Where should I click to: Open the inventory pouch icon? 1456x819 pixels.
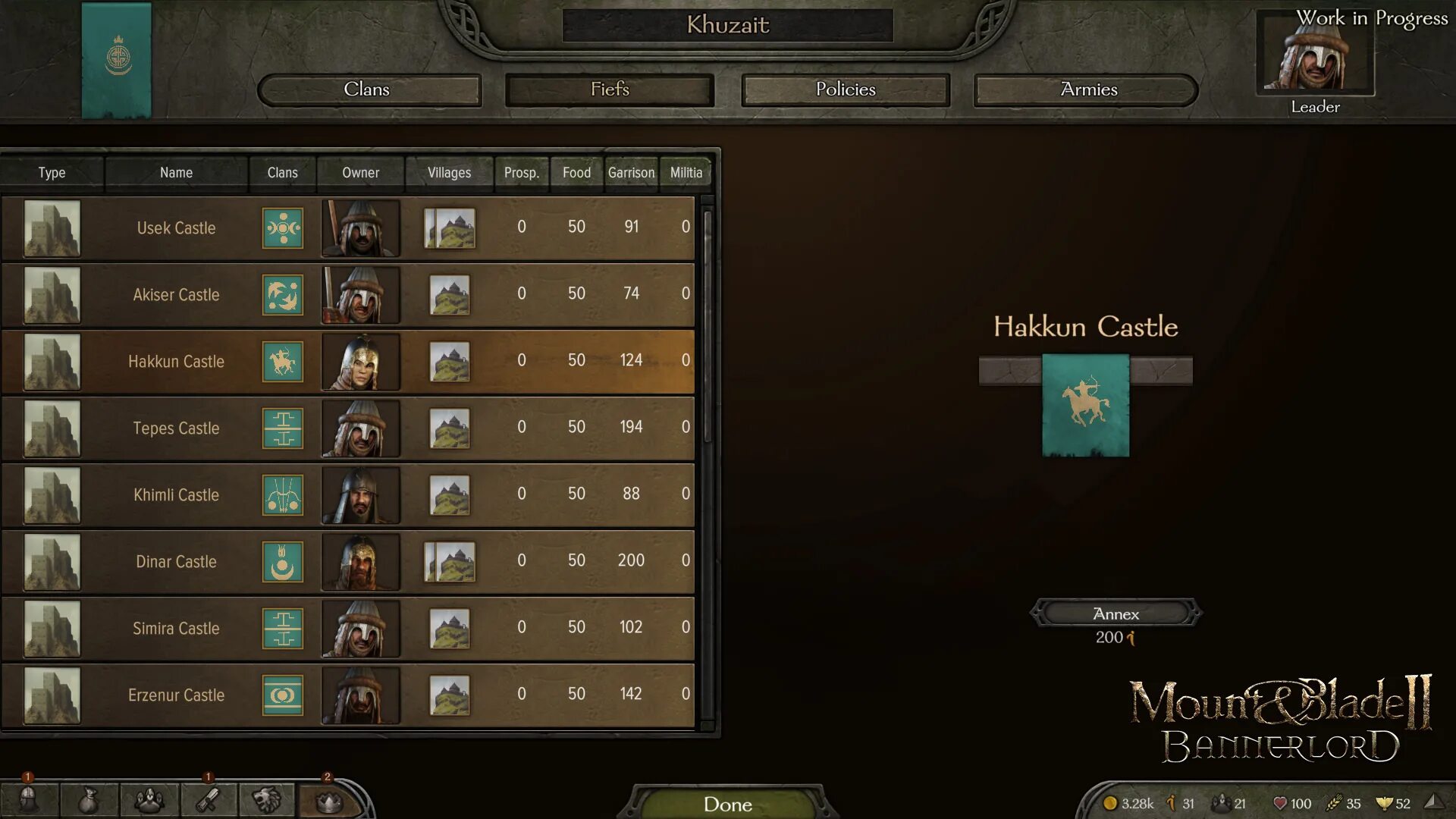coord(89,801)
